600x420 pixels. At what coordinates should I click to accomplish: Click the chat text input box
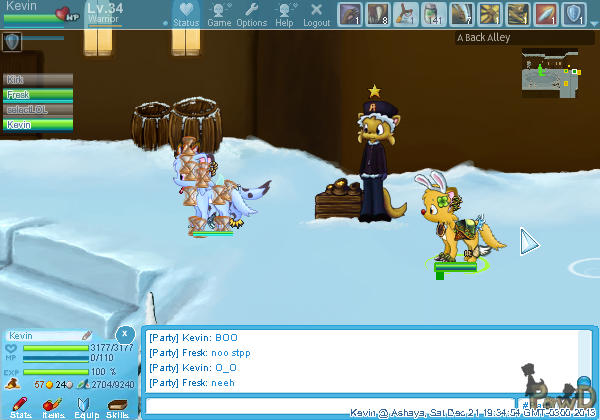(330, 406)
